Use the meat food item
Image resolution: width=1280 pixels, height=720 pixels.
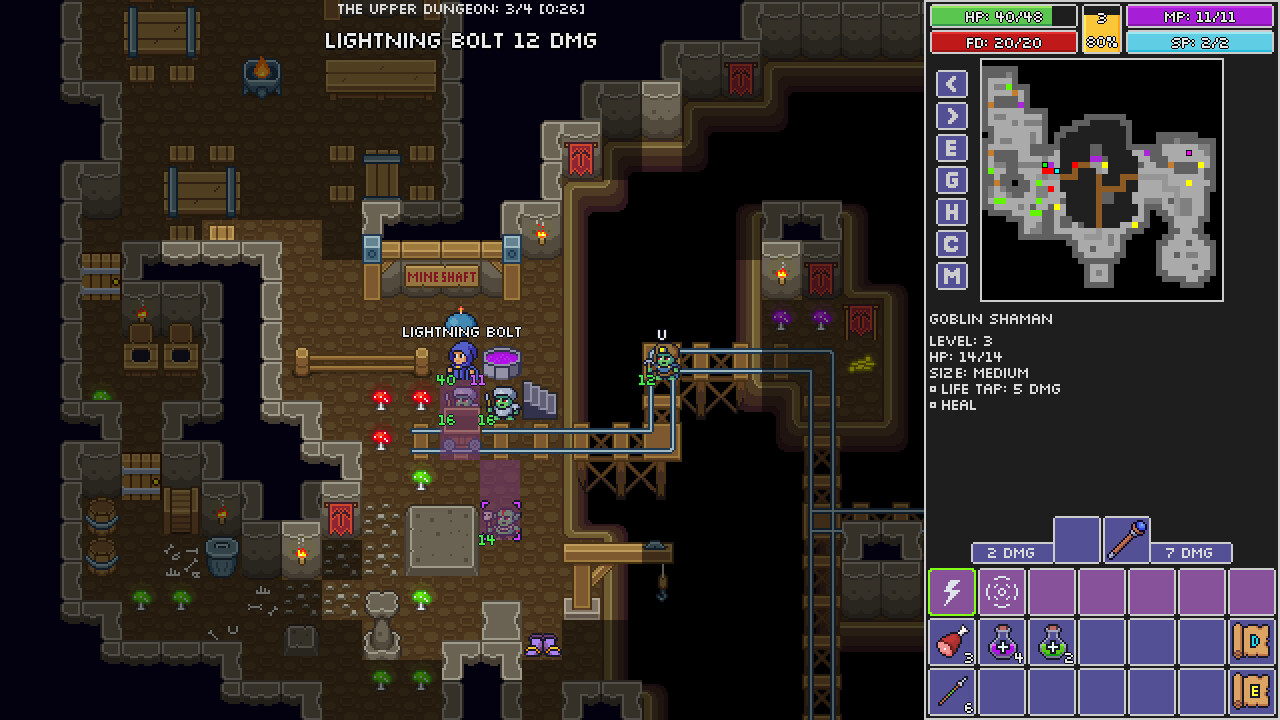[x=952, y=642]
